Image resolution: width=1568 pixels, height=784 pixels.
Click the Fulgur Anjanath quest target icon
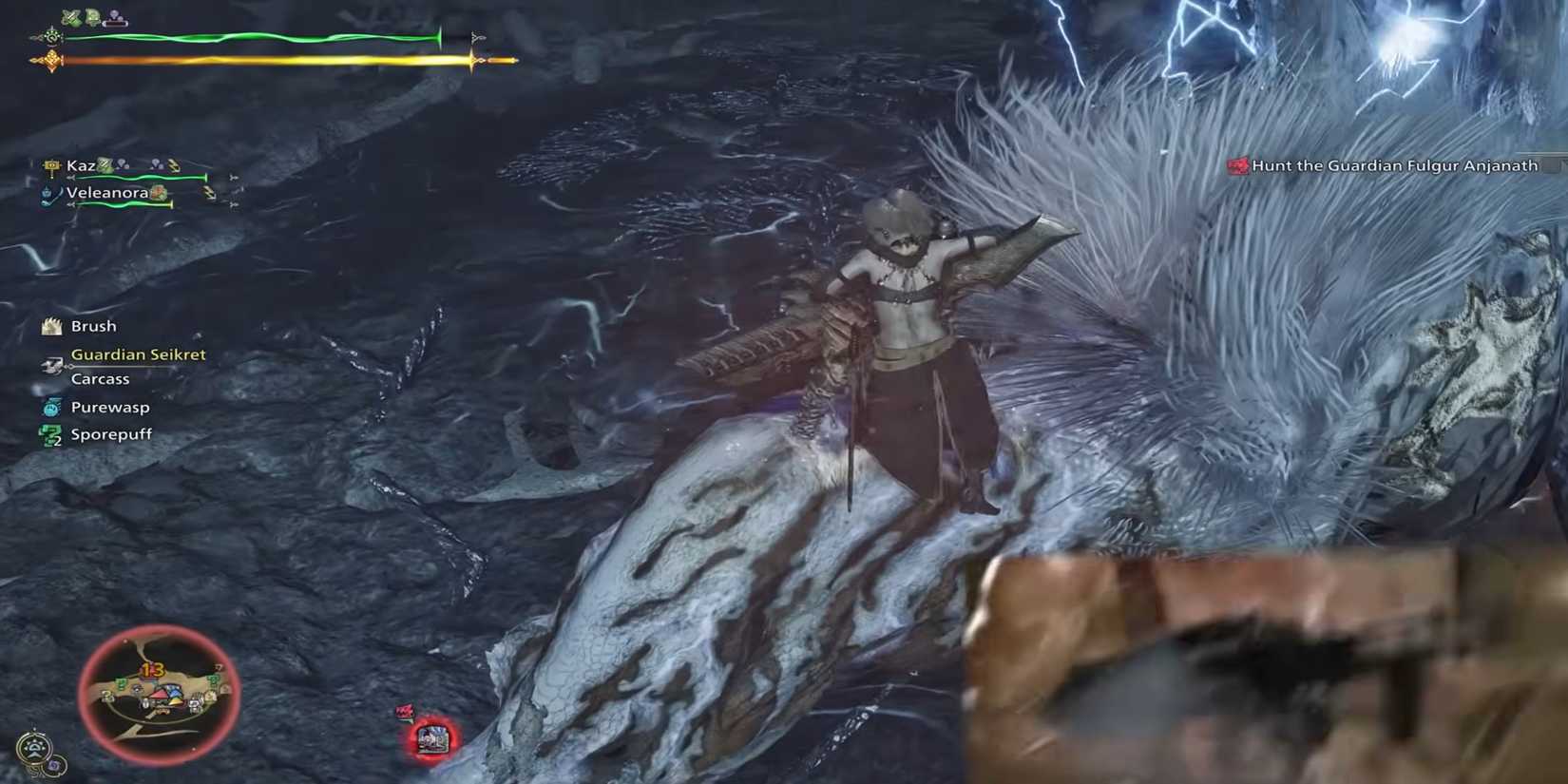click(x=1236, y=164)
